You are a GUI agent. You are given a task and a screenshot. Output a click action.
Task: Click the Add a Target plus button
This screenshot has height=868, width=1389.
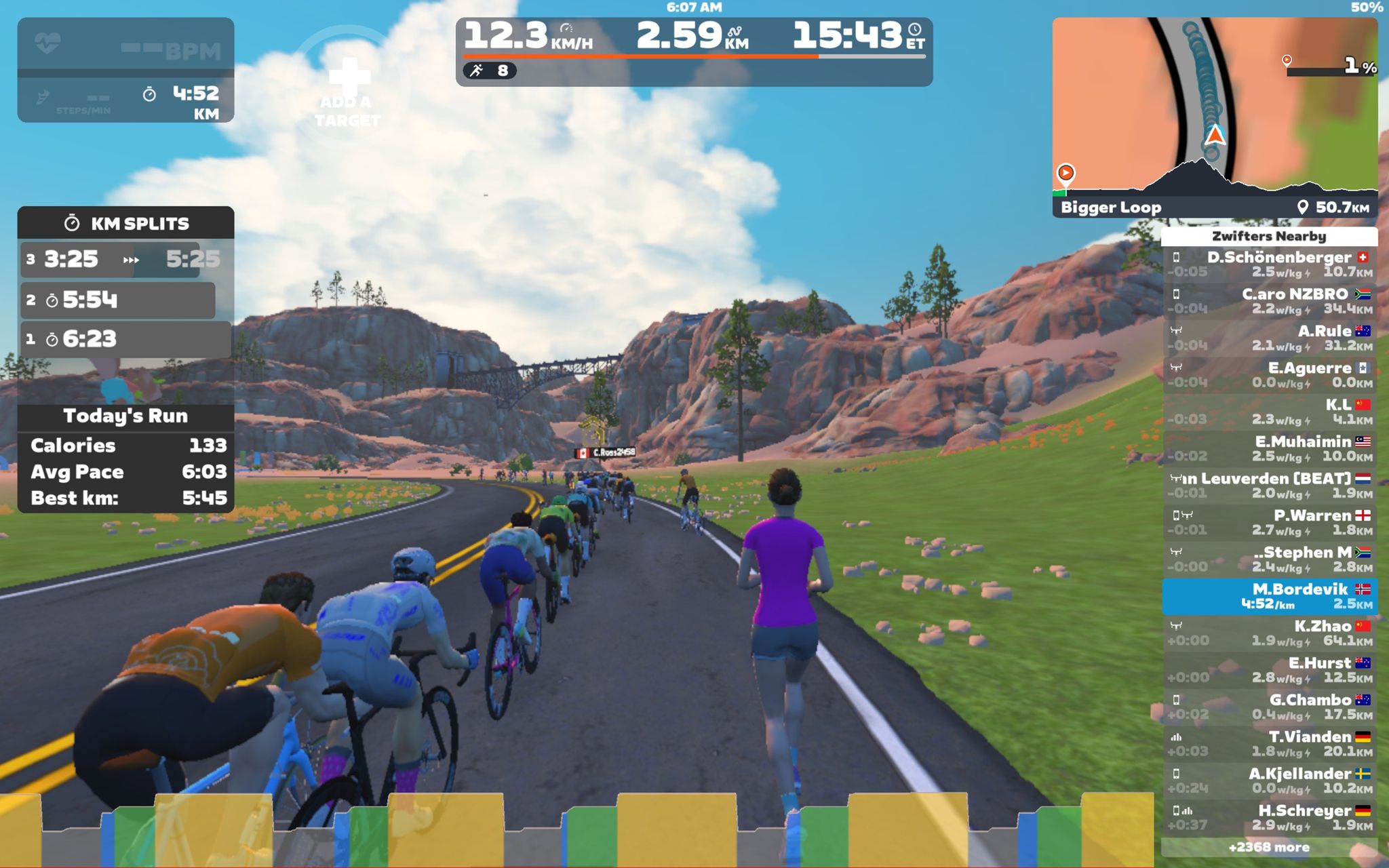(x=348, y=76)
